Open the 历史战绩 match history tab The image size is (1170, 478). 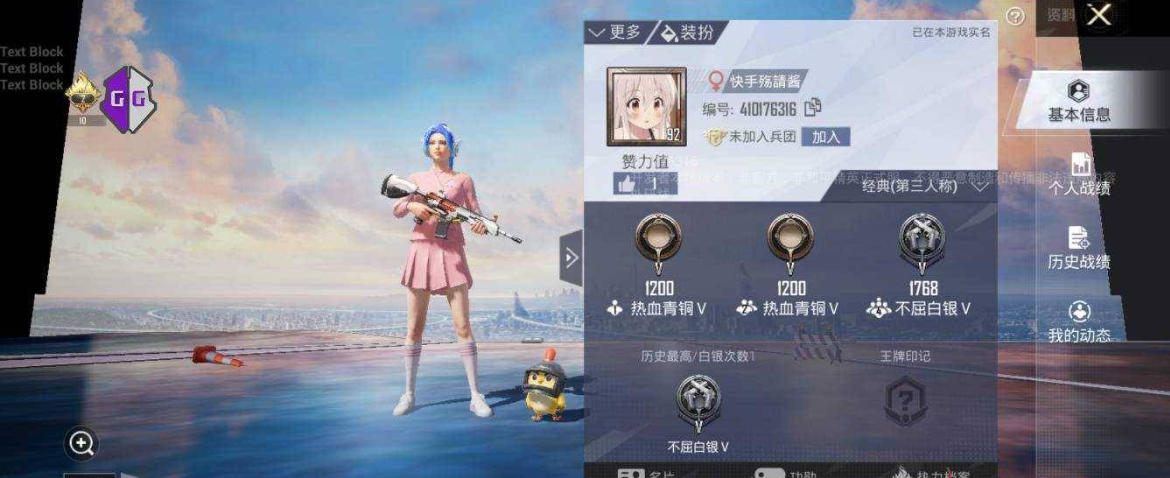coord(1079,248)
